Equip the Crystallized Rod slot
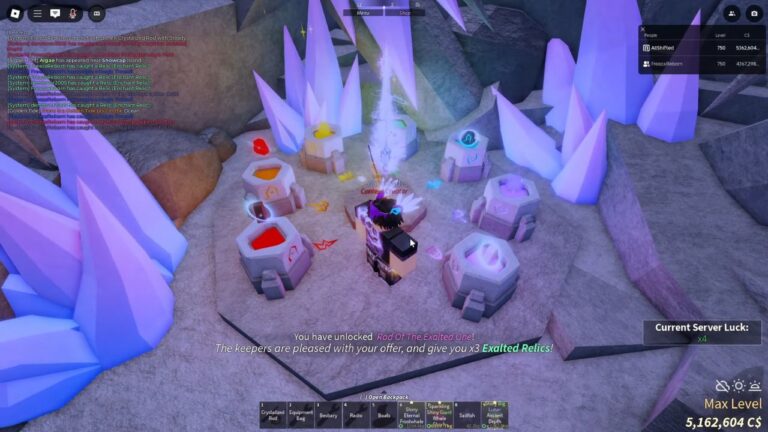This screenshot has width=768, height=432. click(x=273, y=415)
